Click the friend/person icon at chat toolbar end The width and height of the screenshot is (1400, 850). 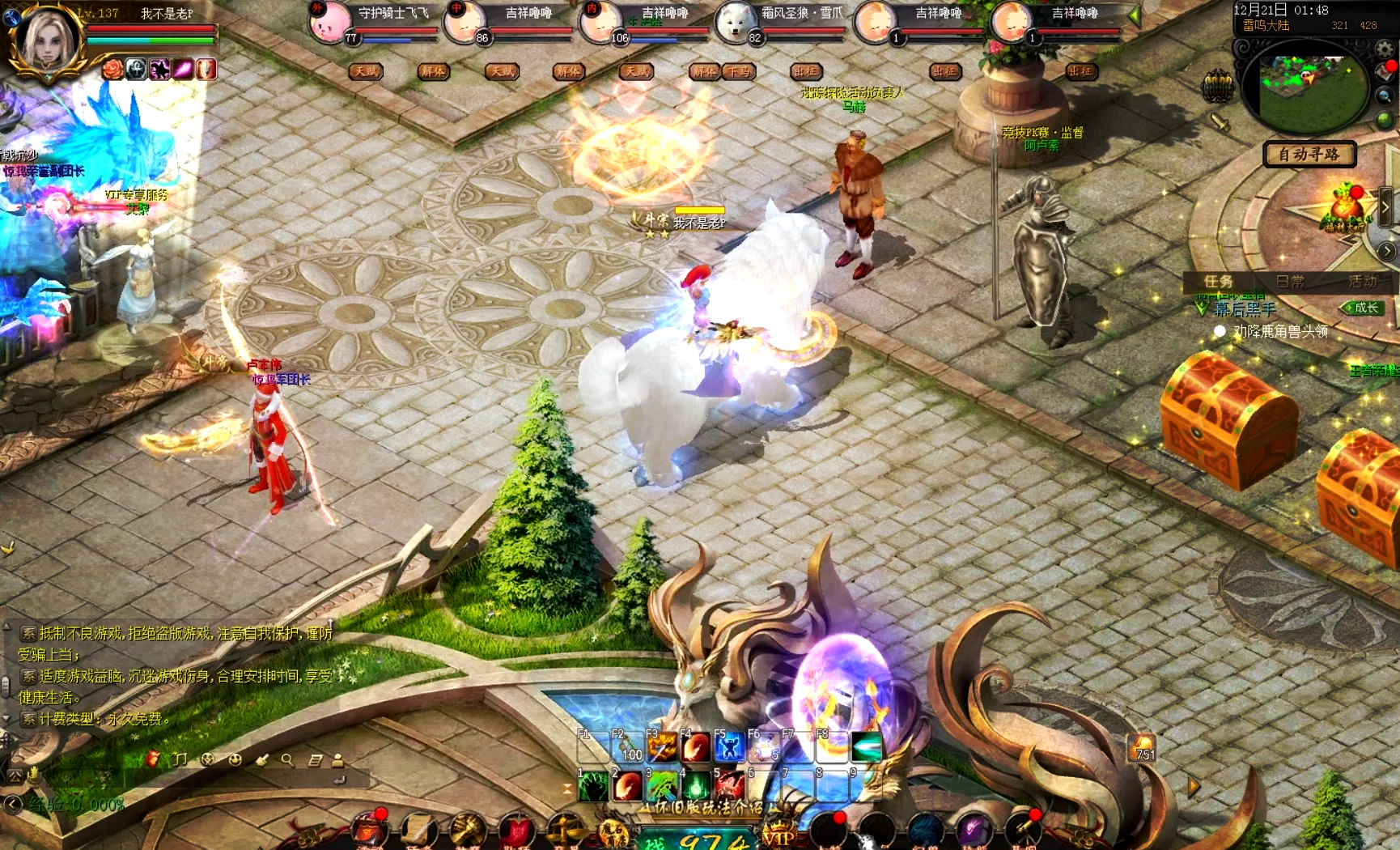click(x=337, y=759)
